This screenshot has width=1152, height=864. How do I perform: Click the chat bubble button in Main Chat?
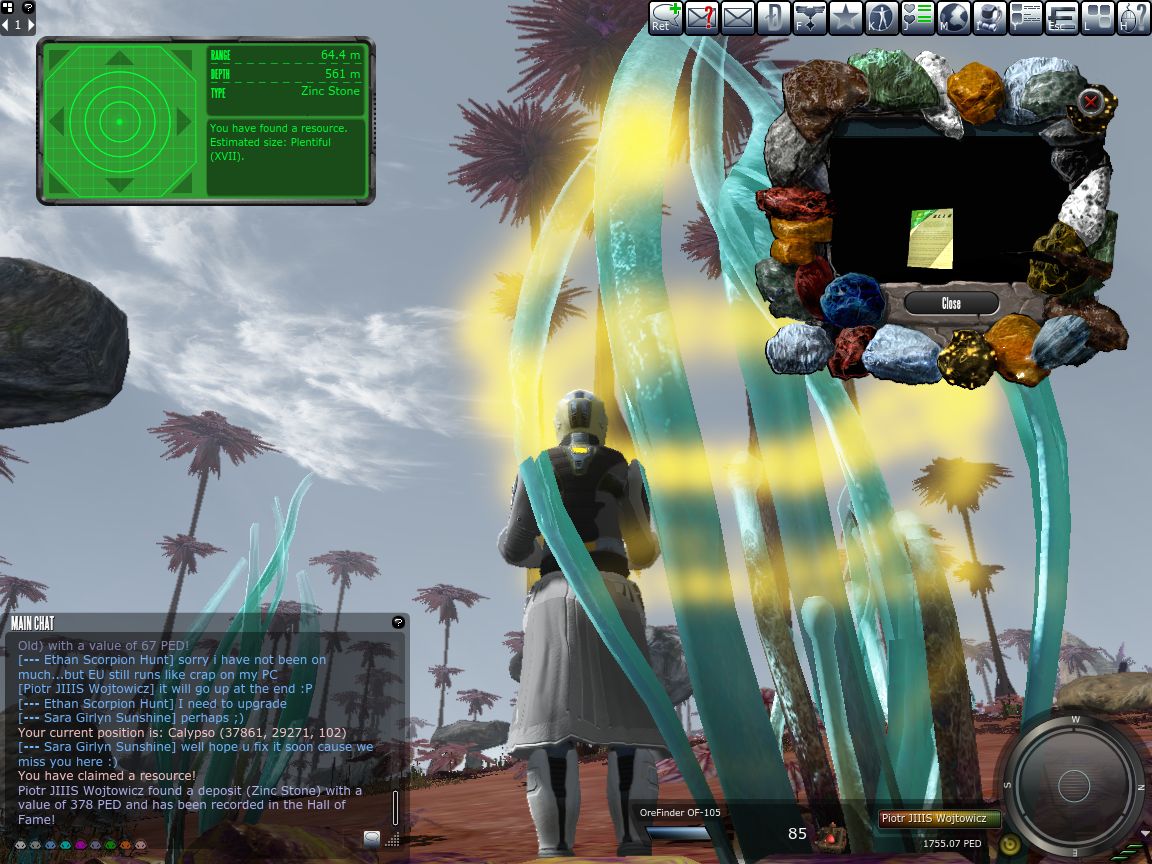click(x=372, y=839)
